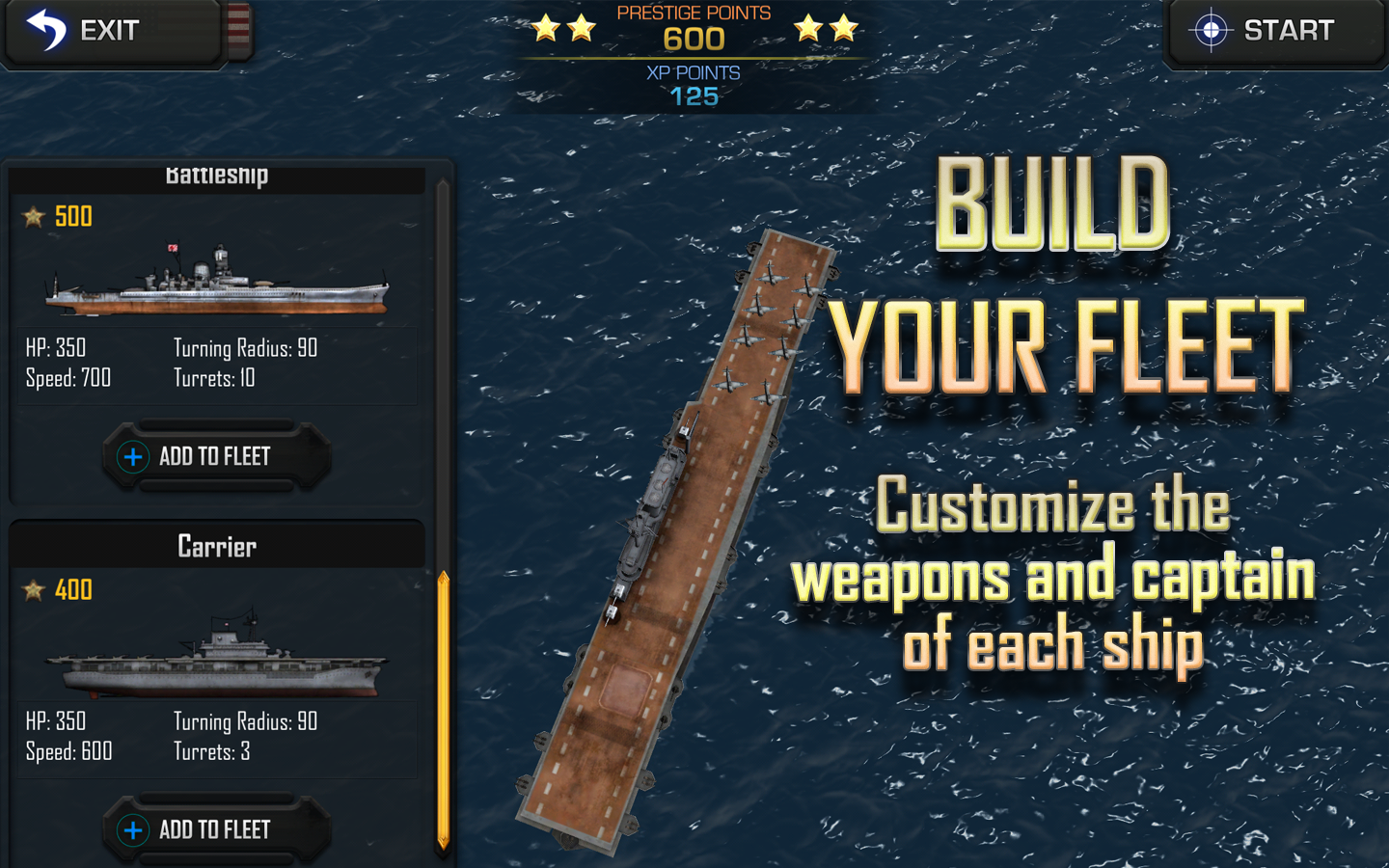The height and width of the screenshot is (868, 1389).
Task: Select the Carrier header tab
Action: tap(216, 546)
